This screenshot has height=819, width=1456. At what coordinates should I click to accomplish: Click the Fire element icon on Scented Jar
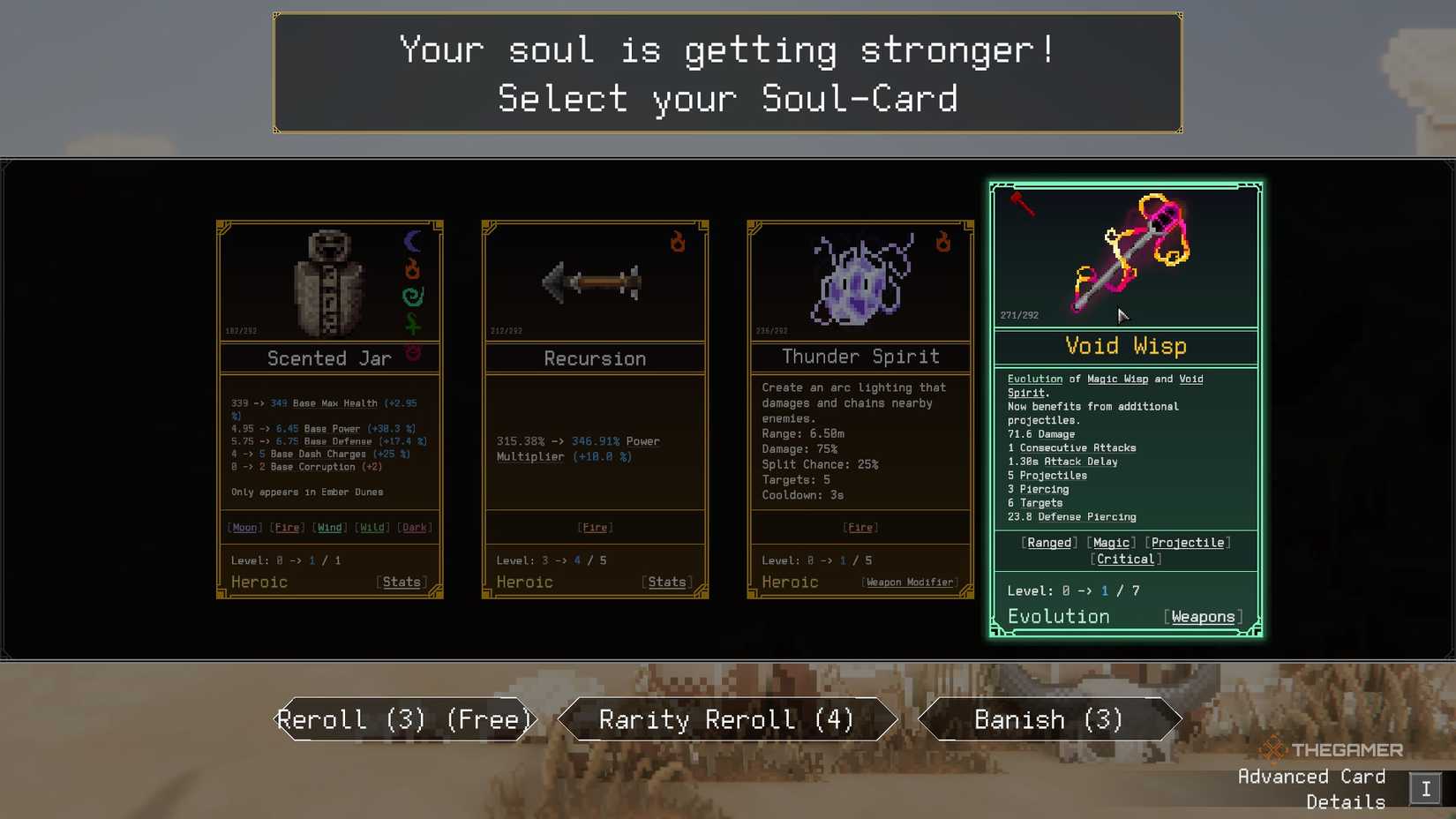(x=413, y=269)
